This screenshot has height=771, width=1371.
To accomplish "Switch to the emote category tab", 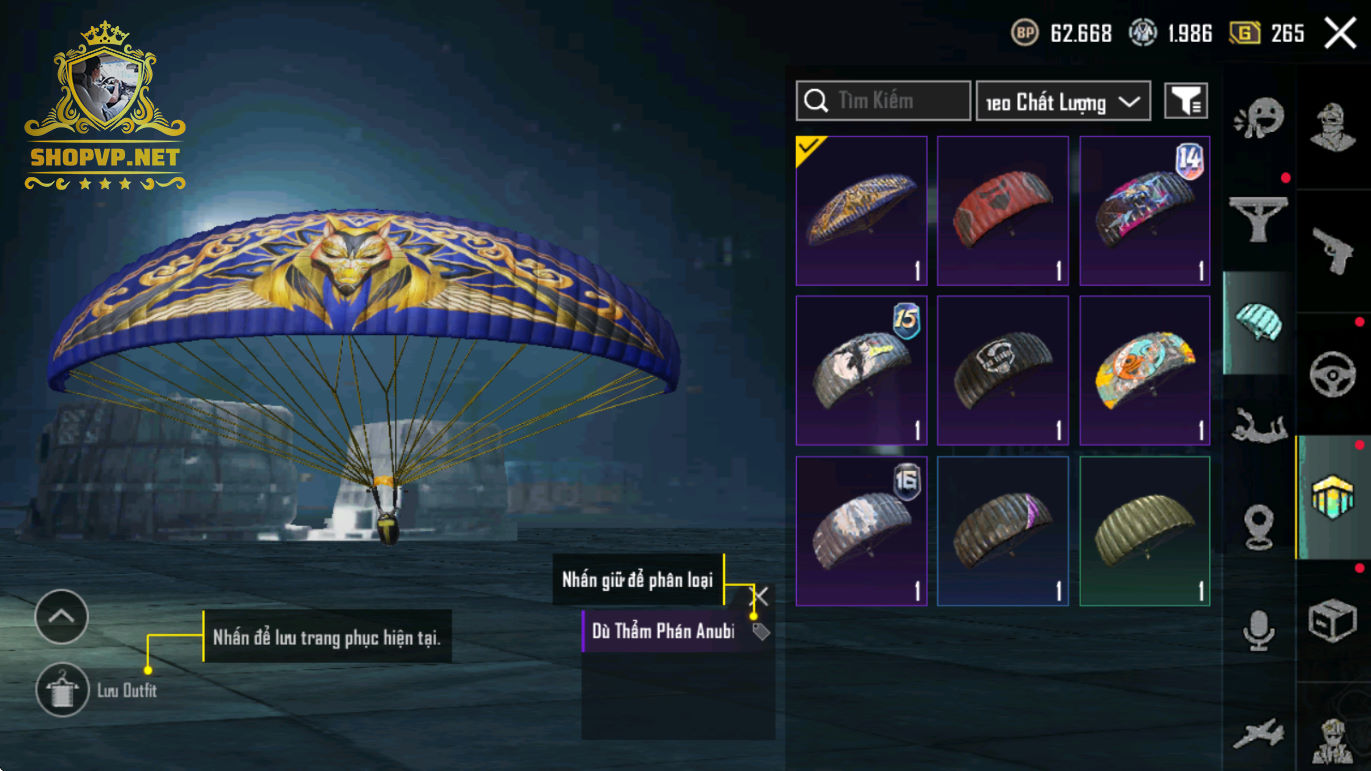I will [1258, 120].
